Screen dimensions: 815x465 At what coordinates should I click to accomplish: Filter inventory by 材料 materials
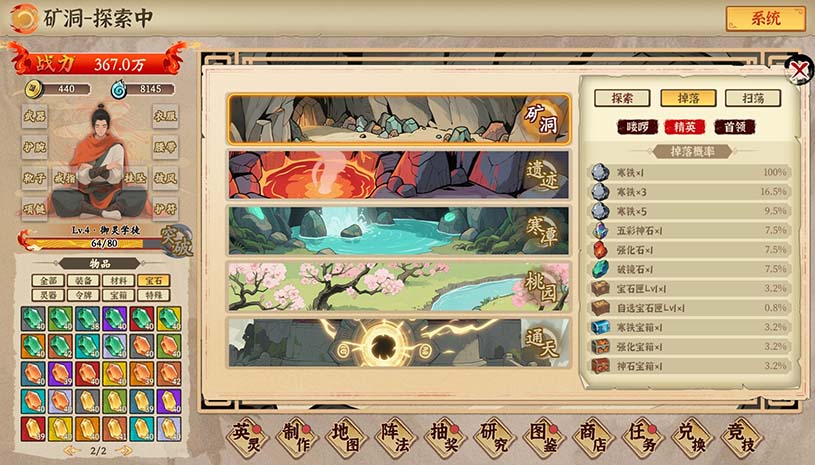117,281
